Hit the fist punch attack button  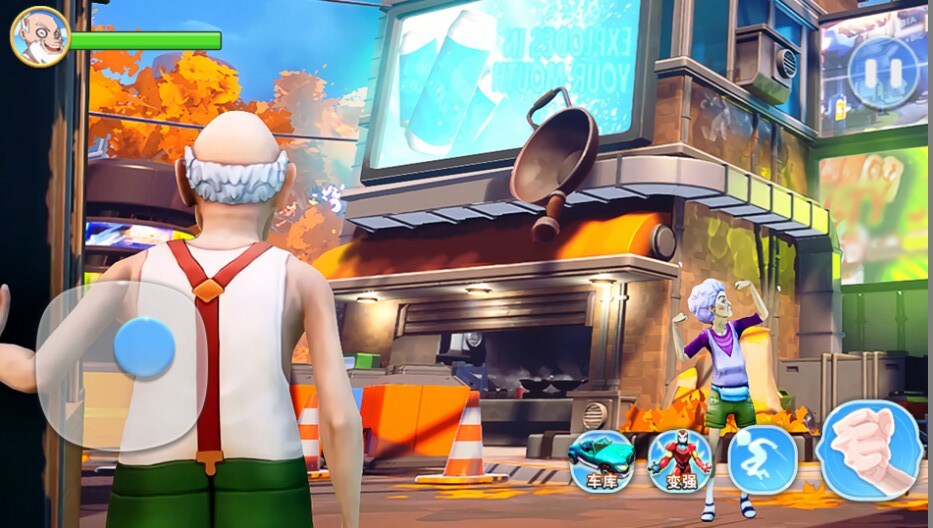point(869,451)
